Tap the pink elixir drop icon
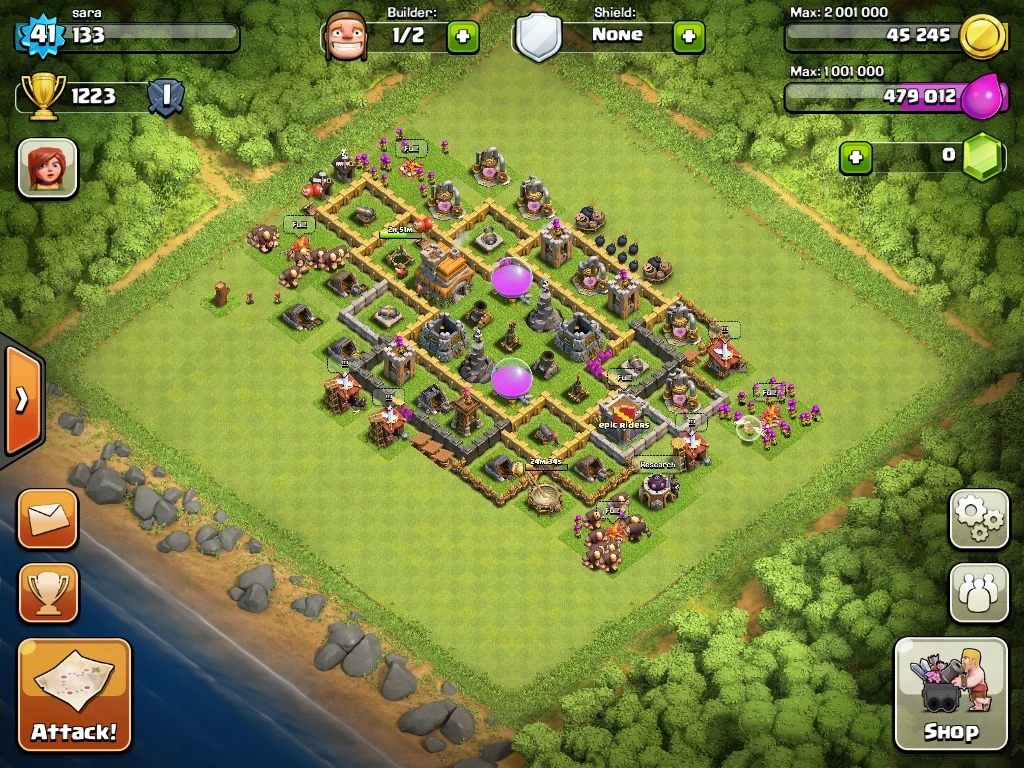Viewport: 1024px width, 768px height. [980, 97]
